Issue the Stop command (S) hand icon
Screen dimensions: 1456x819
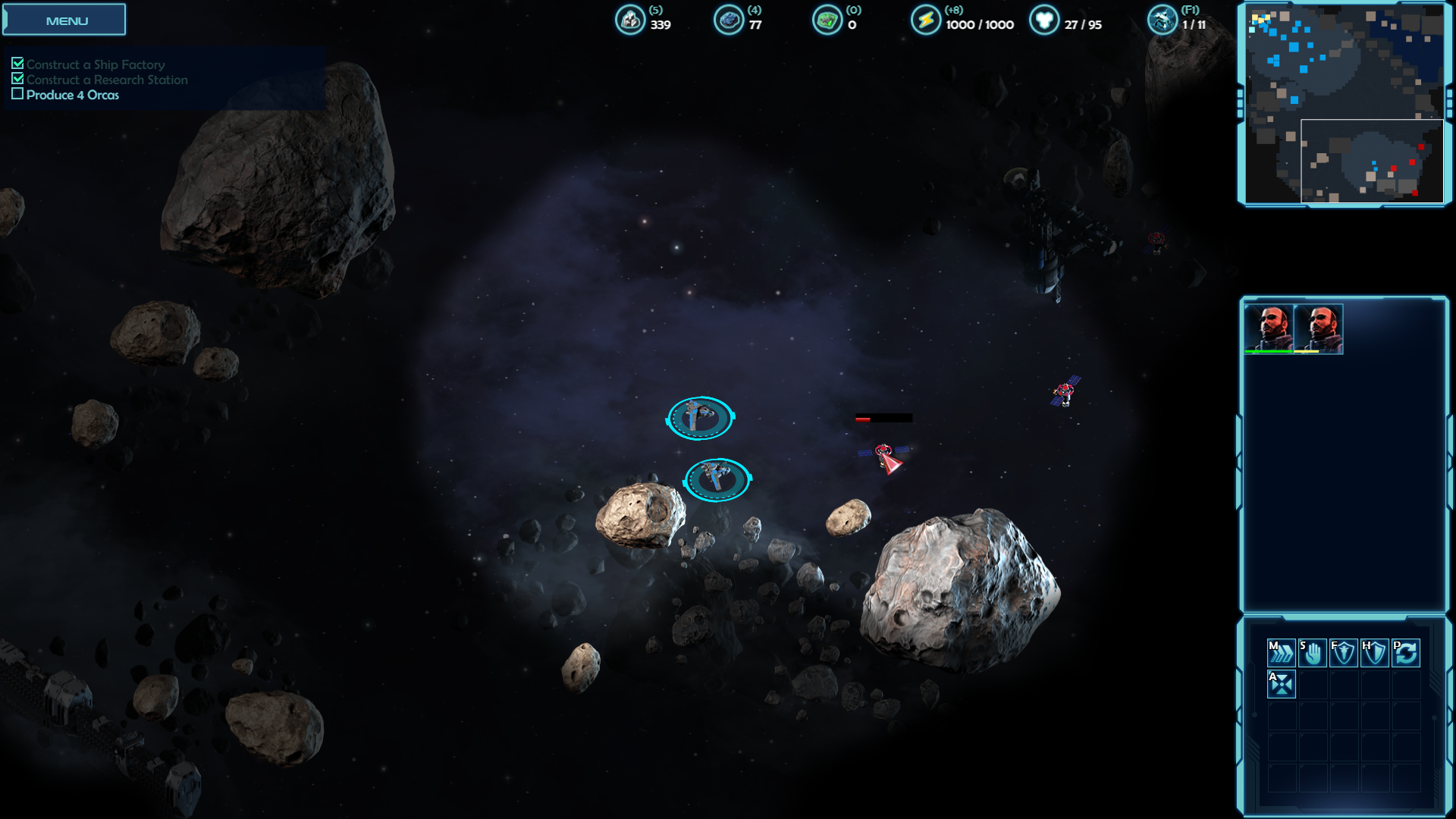pyautogui.click(x=1312, y=652)
